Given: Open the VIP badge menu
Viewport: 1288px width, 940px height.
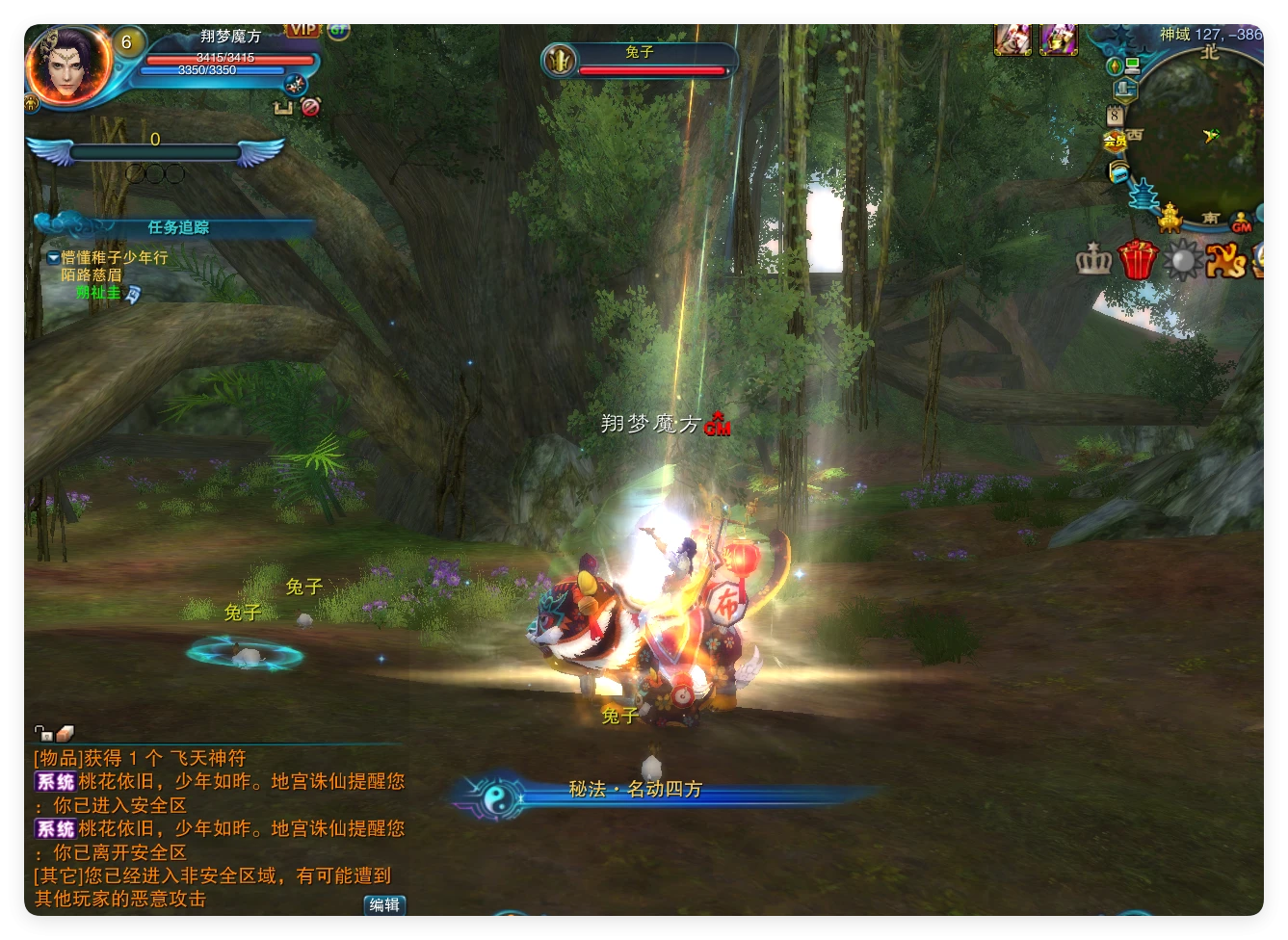Looking at the screenshot, I should coord(302,30).
